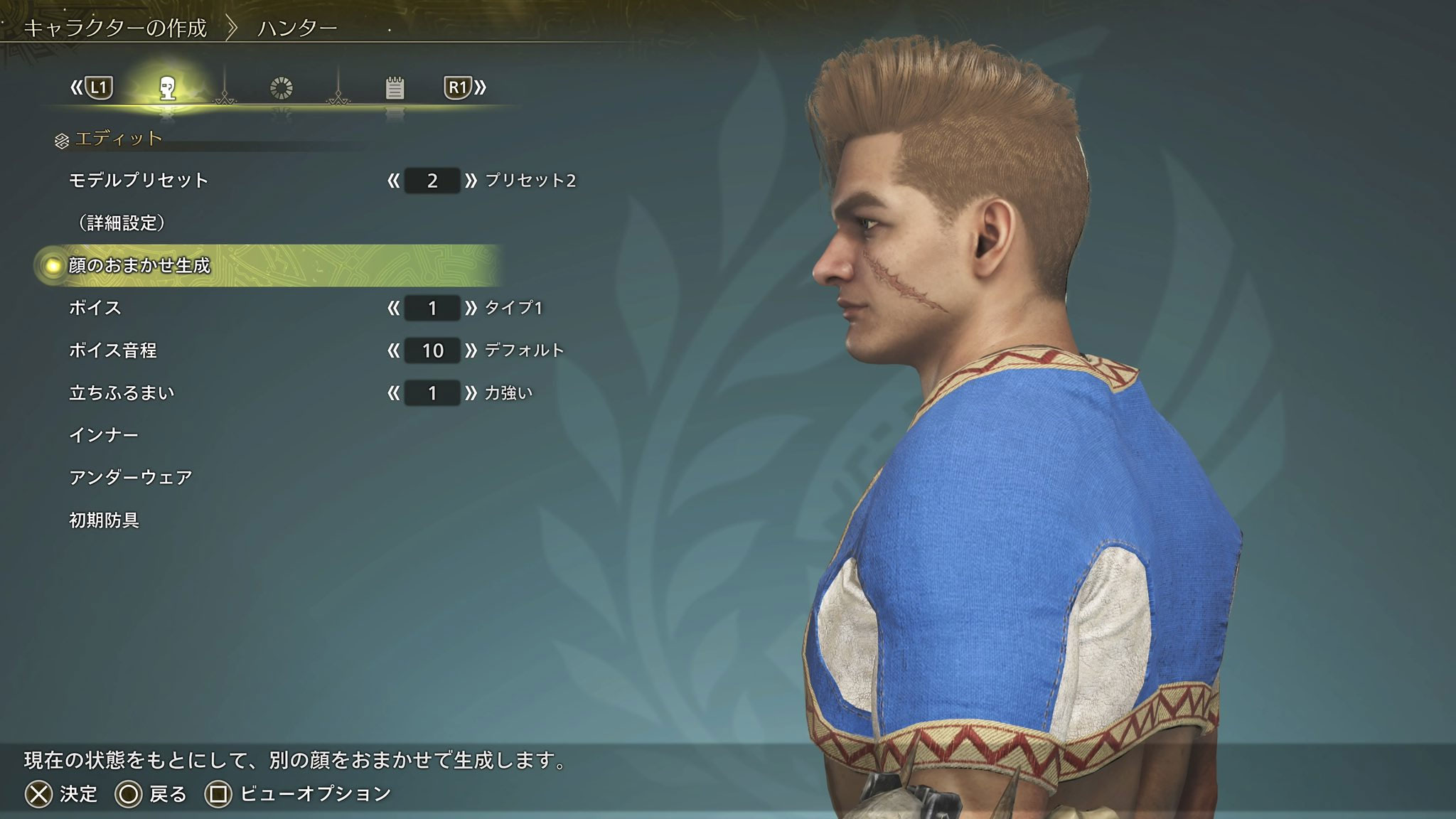Select the face edit tab icon
This screenshot has height=819, width=1456.
[168, 88]
